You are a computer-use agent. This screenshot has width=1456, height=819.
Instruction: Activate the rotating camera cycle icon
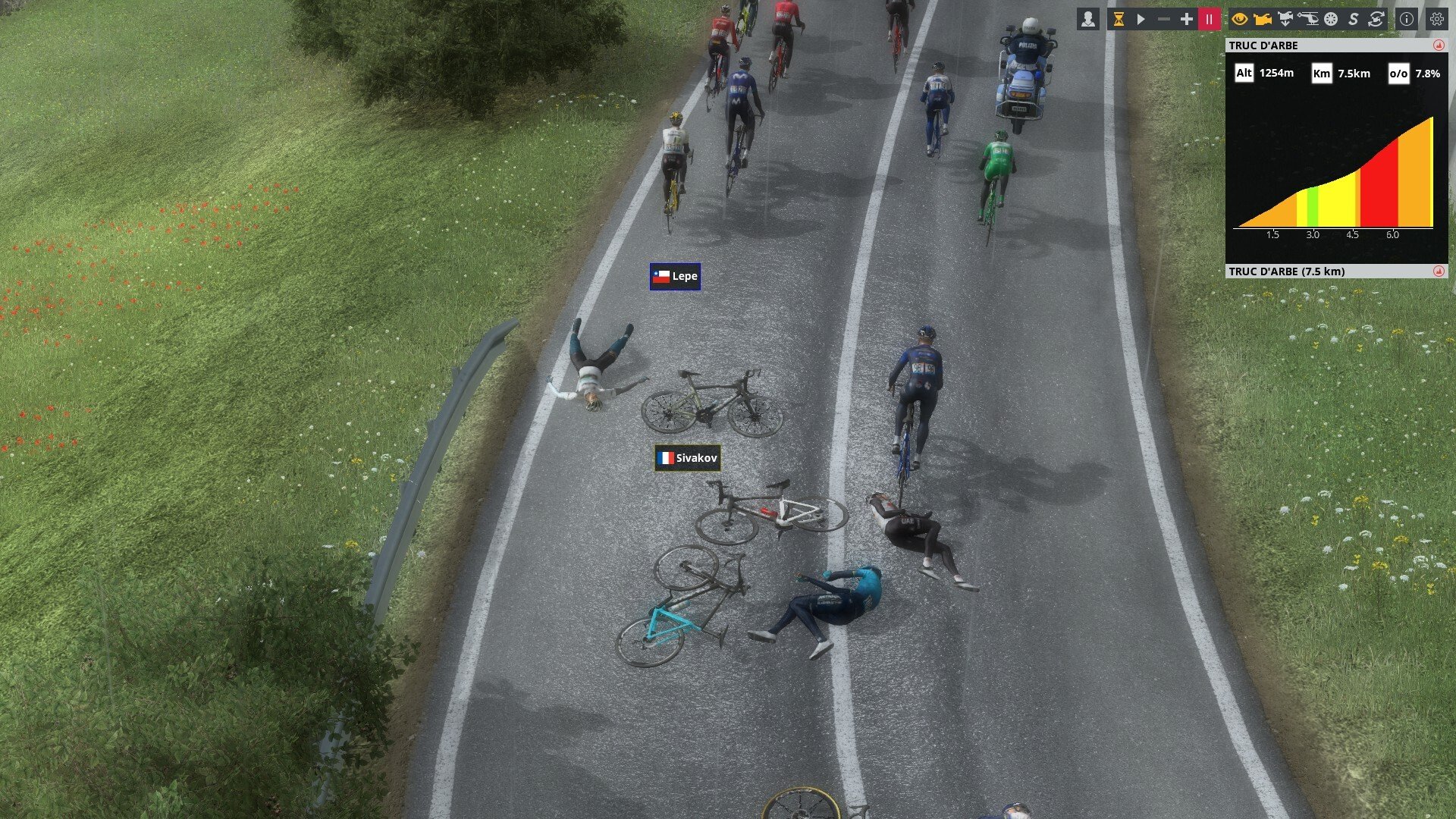1376,20
